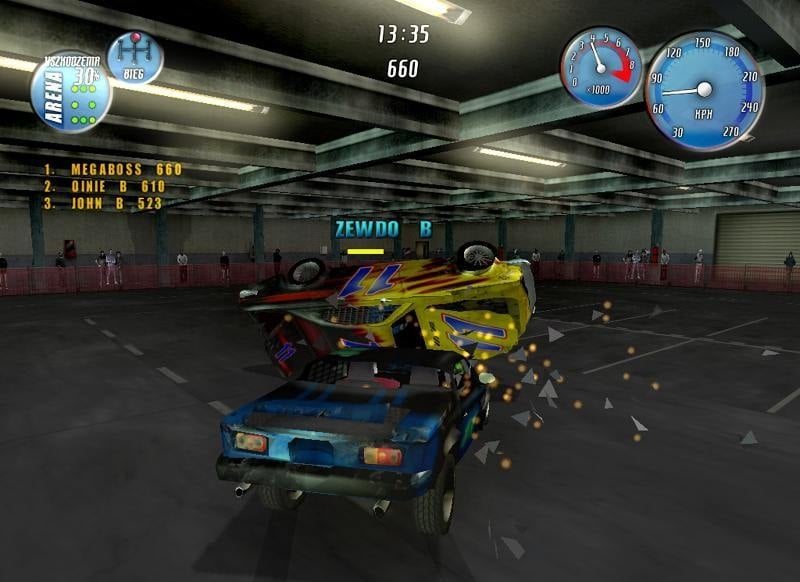The image size is (800, 582).
Task: Select MEGABOSS in the leaderboard
Action: (x=112, y=169)
